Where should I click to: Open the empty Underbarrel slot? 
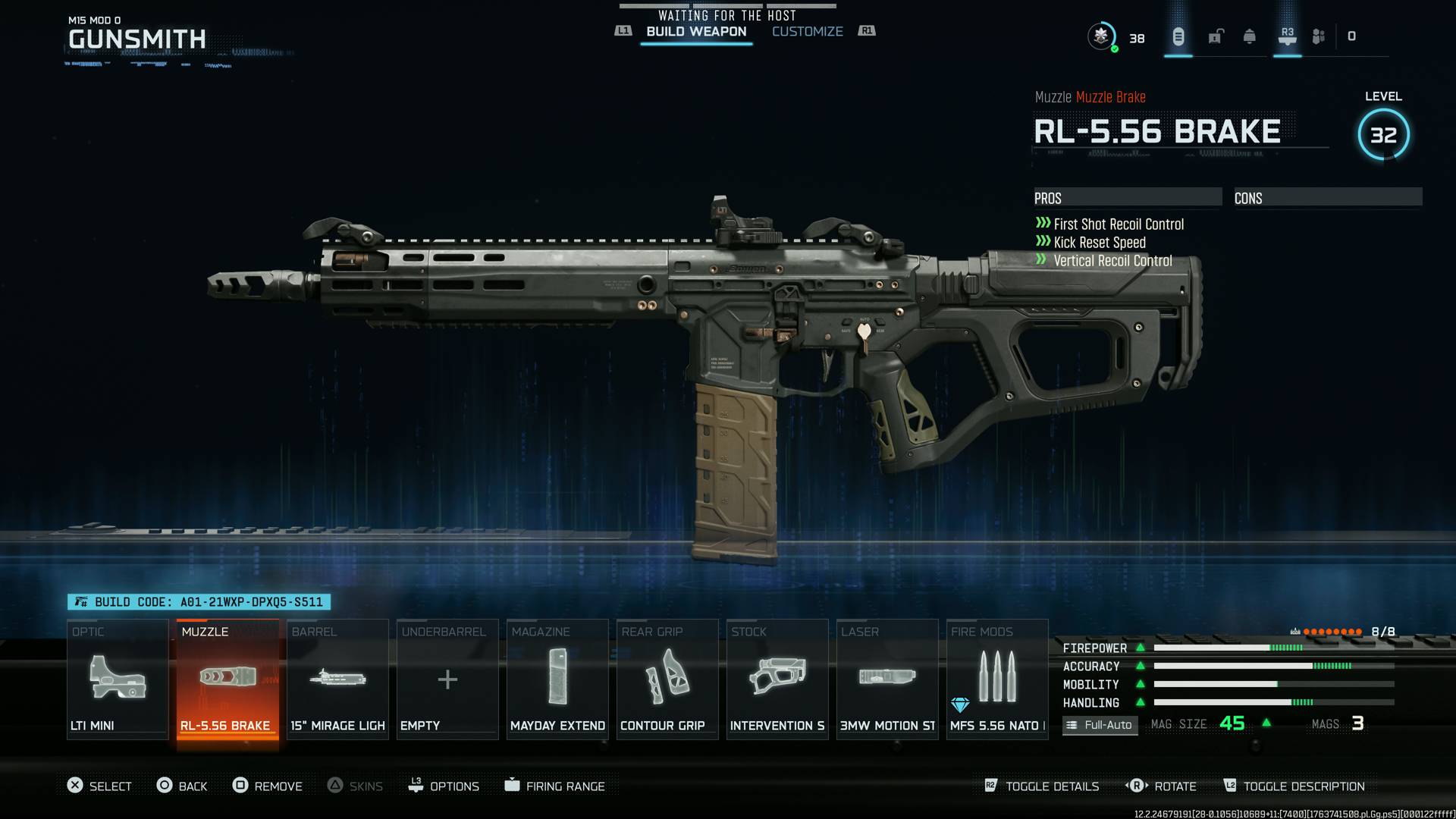[x=447, y=679]
